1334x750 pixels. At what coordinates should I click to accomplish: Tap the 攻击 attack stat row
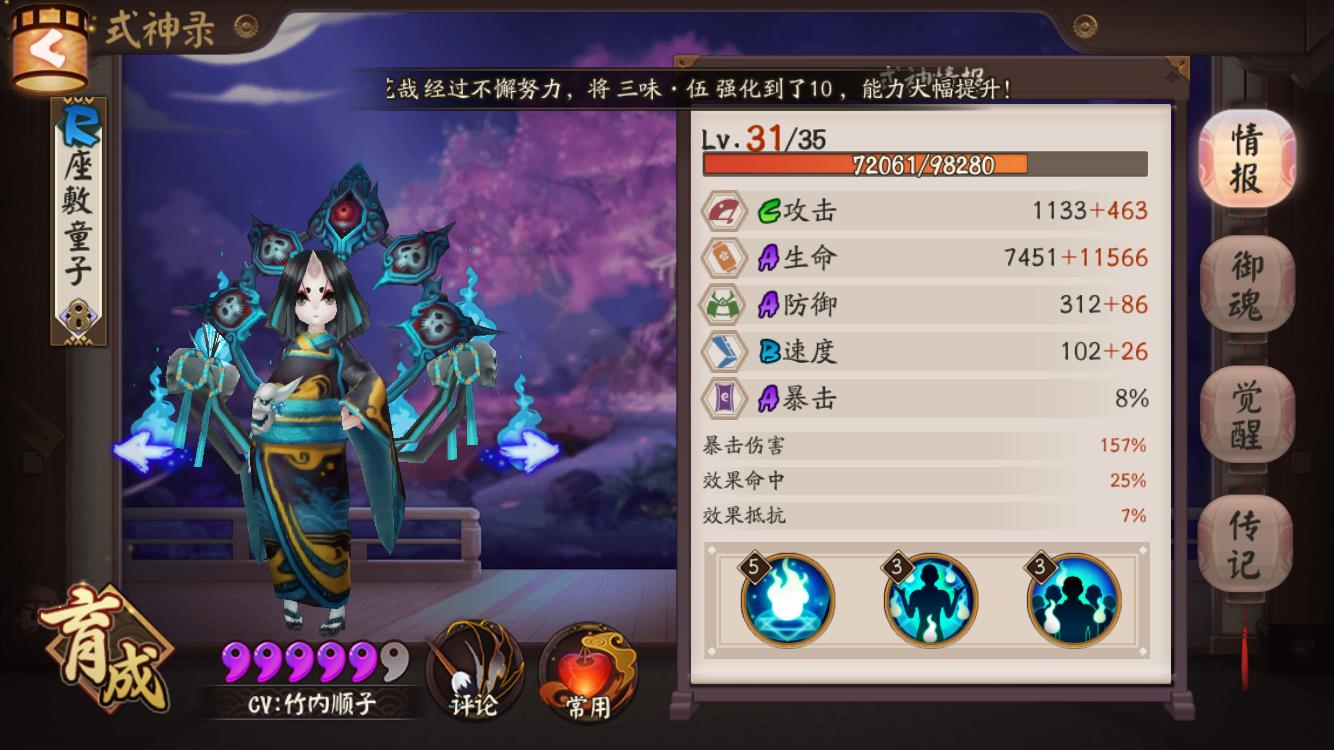click(925, 210)
